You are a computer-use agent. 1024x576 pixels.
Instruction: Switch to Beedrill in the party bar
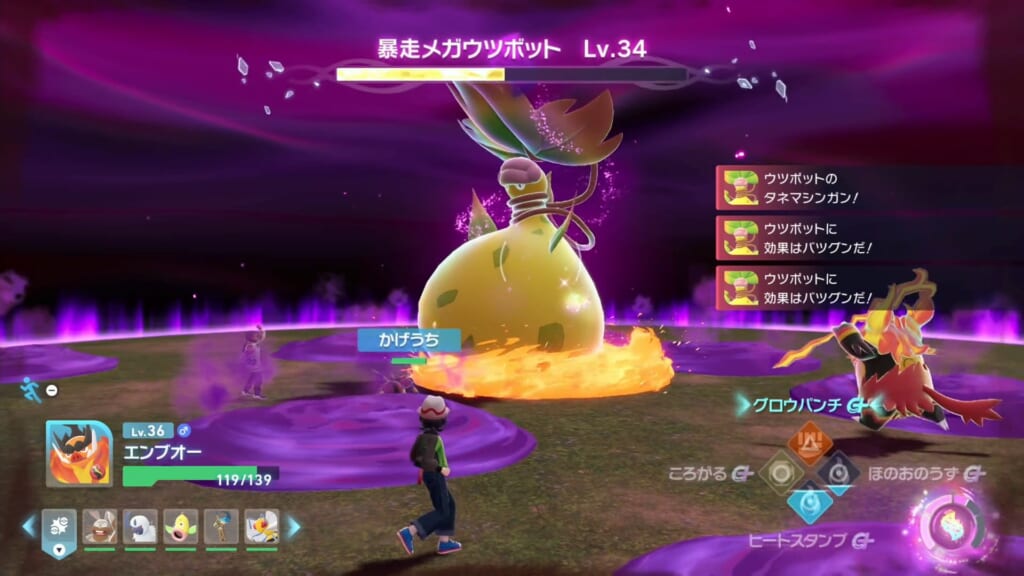point(262,526)
